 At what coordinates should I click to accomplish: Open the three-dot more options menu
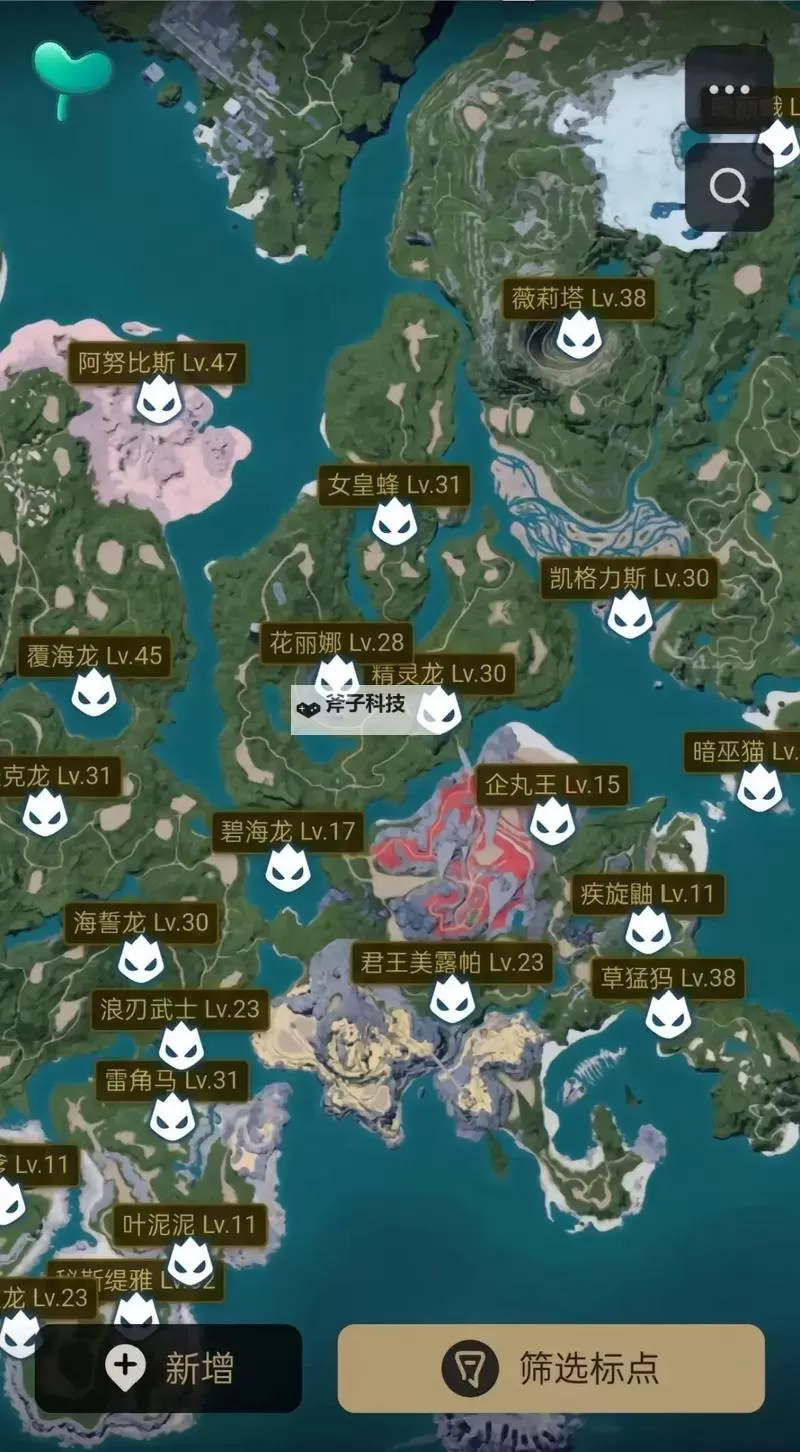pyautogui.click(x=728, y=90)
